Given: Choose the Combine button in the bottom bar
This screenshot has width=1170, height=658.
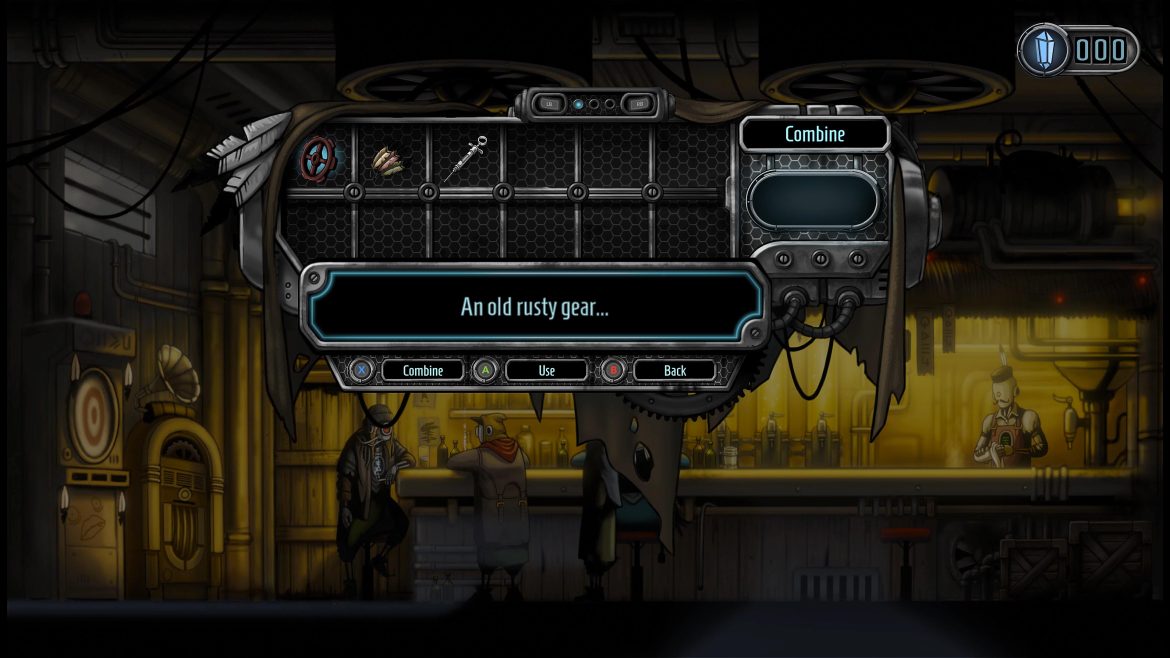Looking at the screenshot, I should pyautogui.click(x=422, y=370).
